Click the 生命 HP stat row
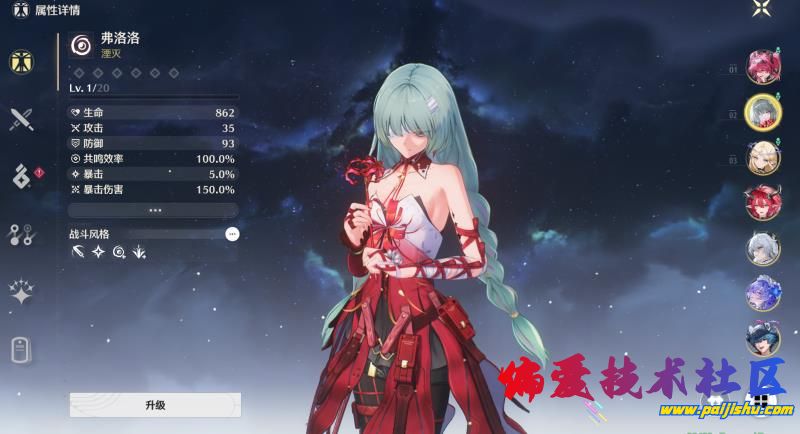Screen dimensions: 800x434 coord(153,113)
